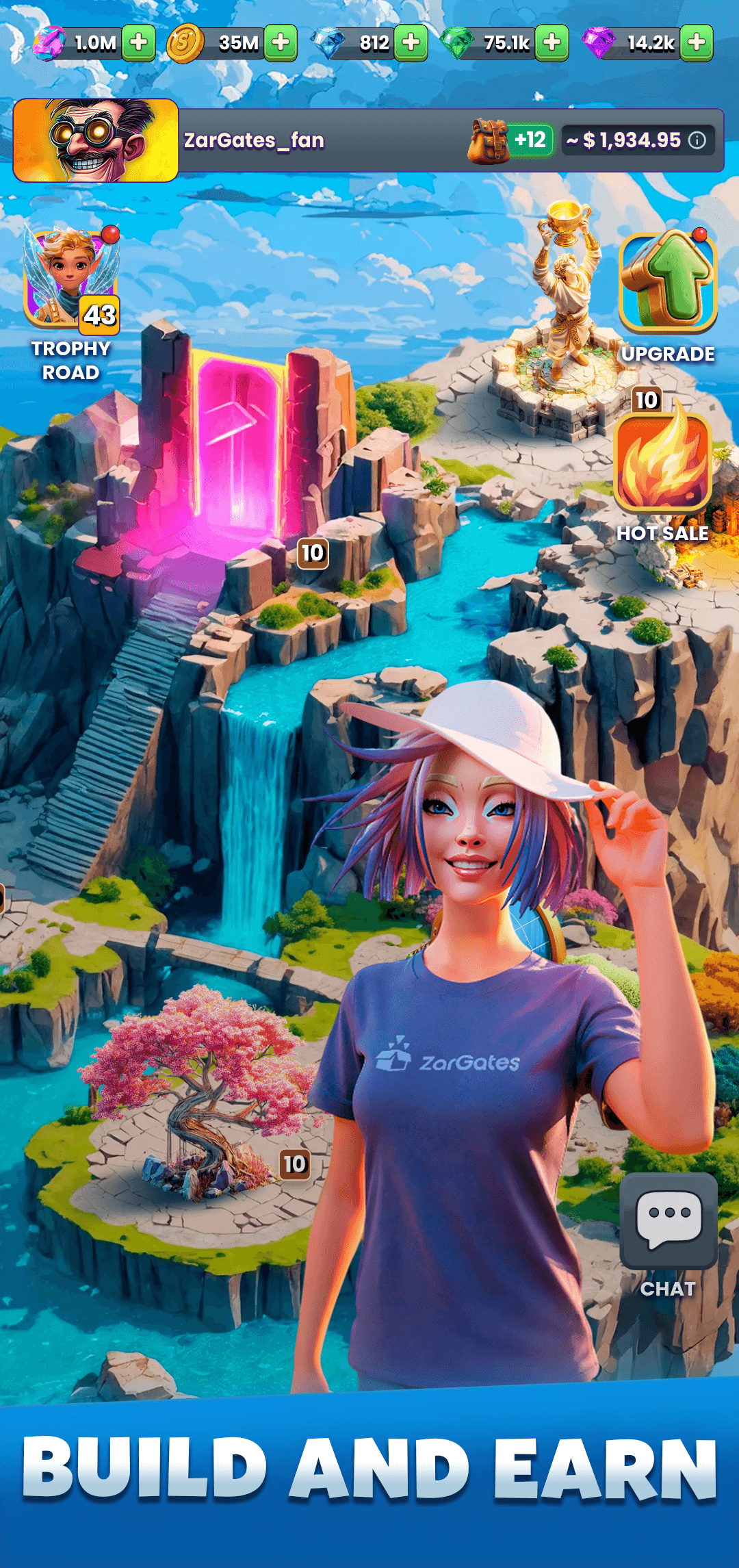Open the player avatar profile portrait

96,140
